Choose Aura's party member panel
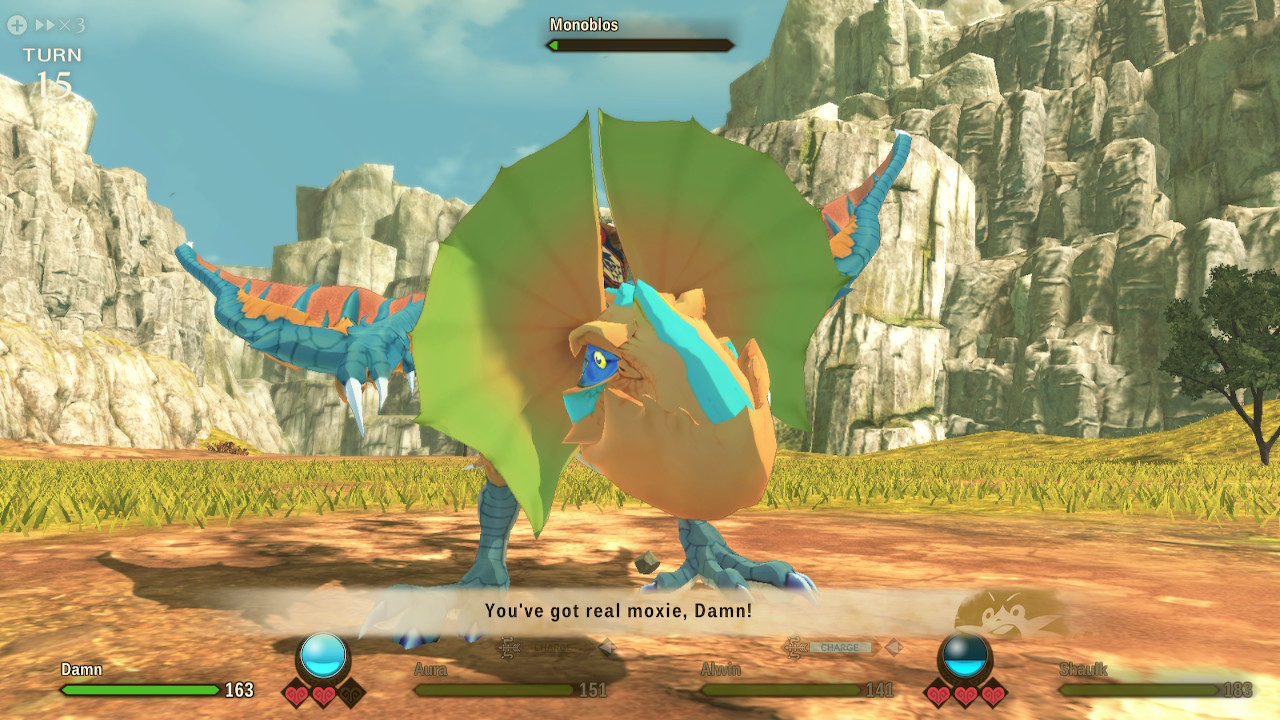 click(x=510, y=681)
